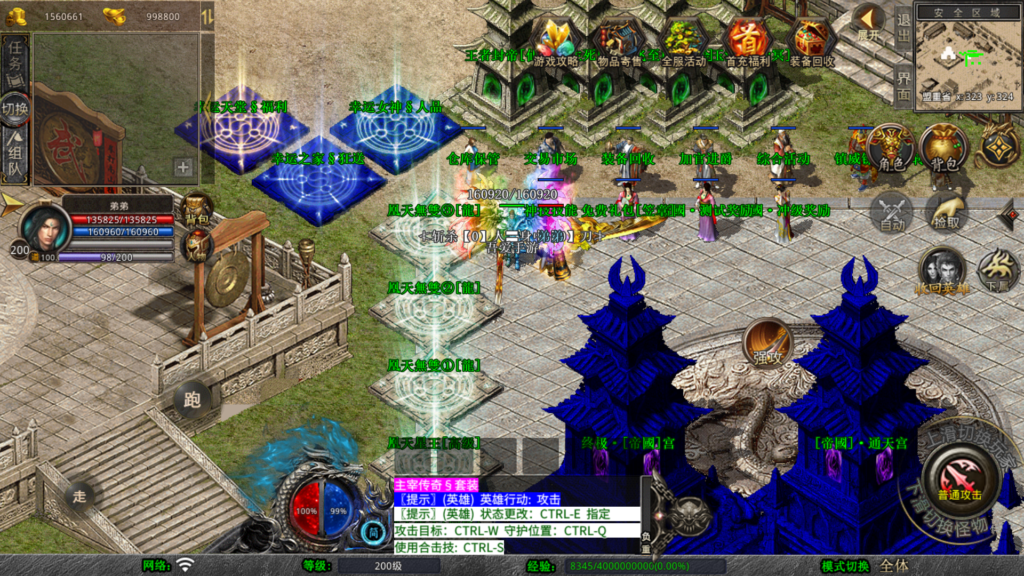Tap the 普通攻击 normal attack button
This screenshot has height=576, width=1024.
pyautogui.click(x=959, y=478)
